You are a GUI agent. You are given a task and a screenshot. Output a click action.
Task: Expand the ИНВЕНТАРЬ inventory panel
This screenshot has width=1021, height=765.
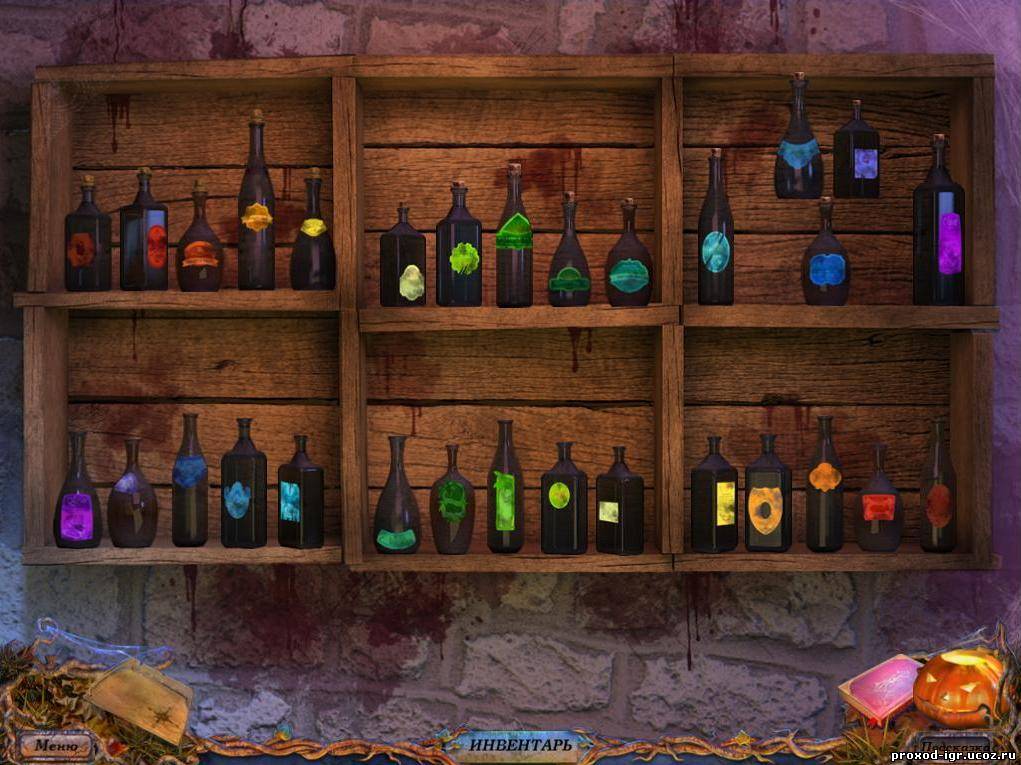(520, 745)
